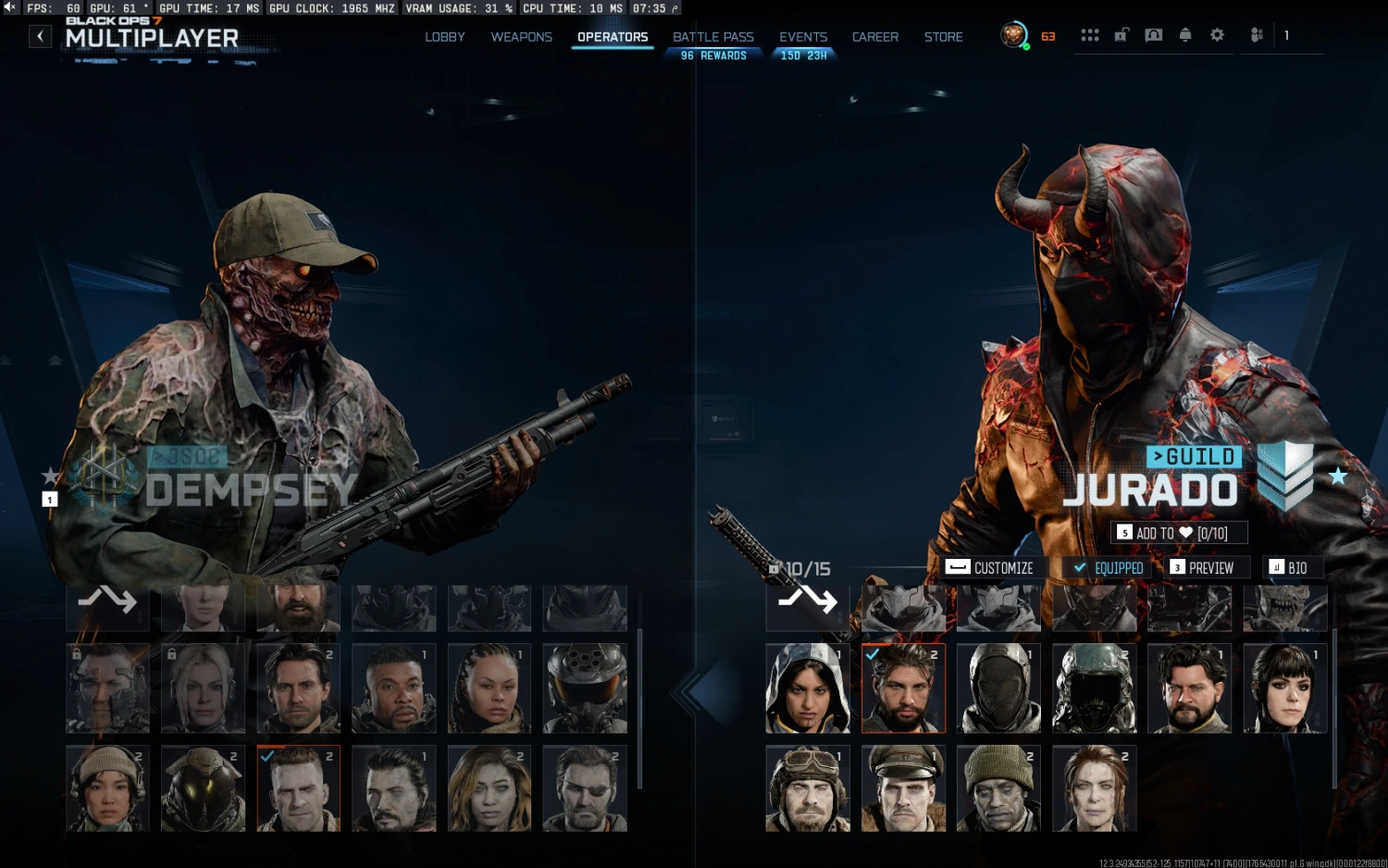Open the voice chat headset icon
Image resolution: width=1388 pixels, height=868 pixels.
pyautogui.click(x=1153, y=34)
